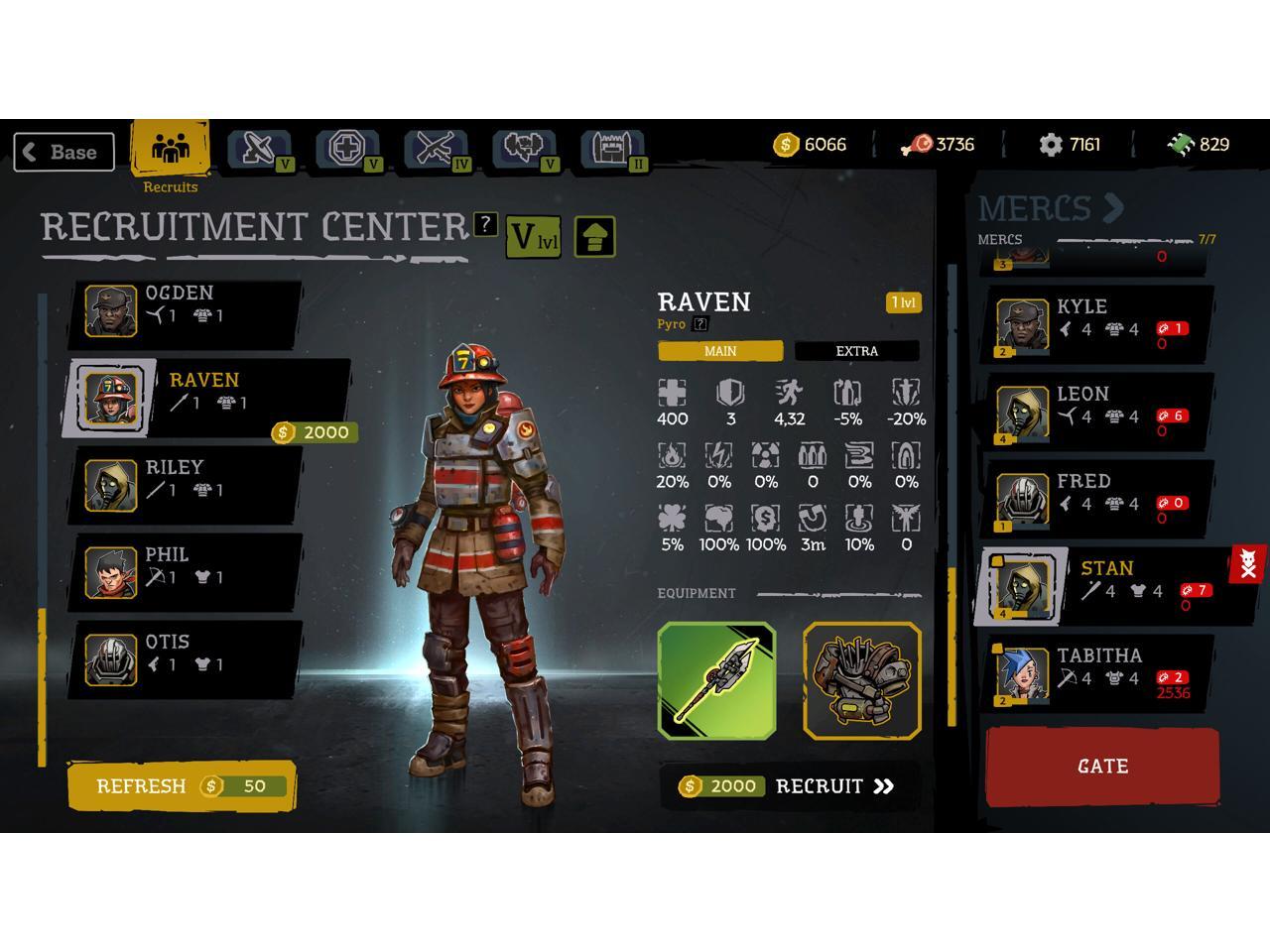Inspect Raven's armor equipment slot

[861, 680]
